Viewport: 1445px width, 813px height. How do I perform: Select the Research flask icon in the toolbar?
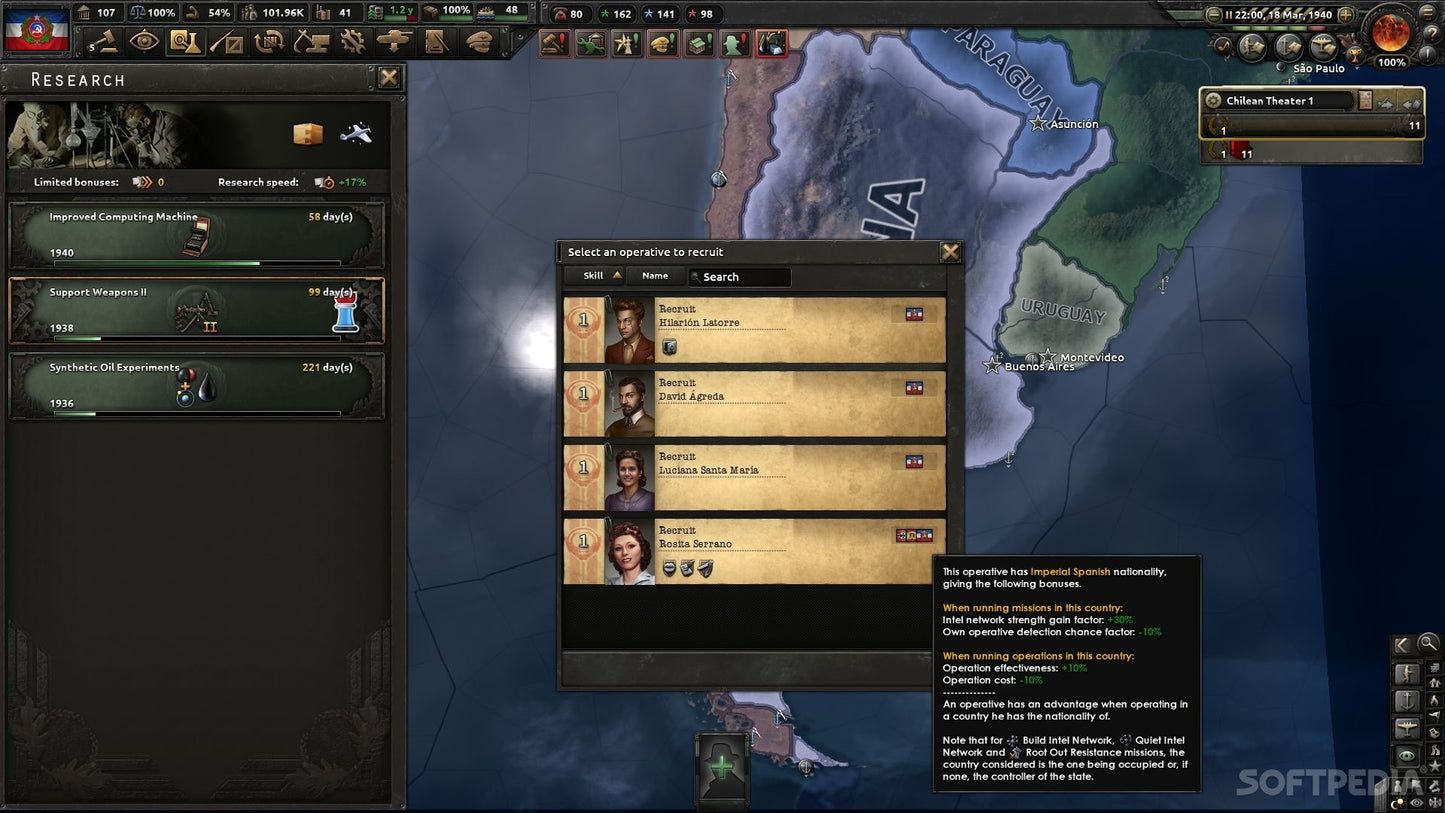187,42
